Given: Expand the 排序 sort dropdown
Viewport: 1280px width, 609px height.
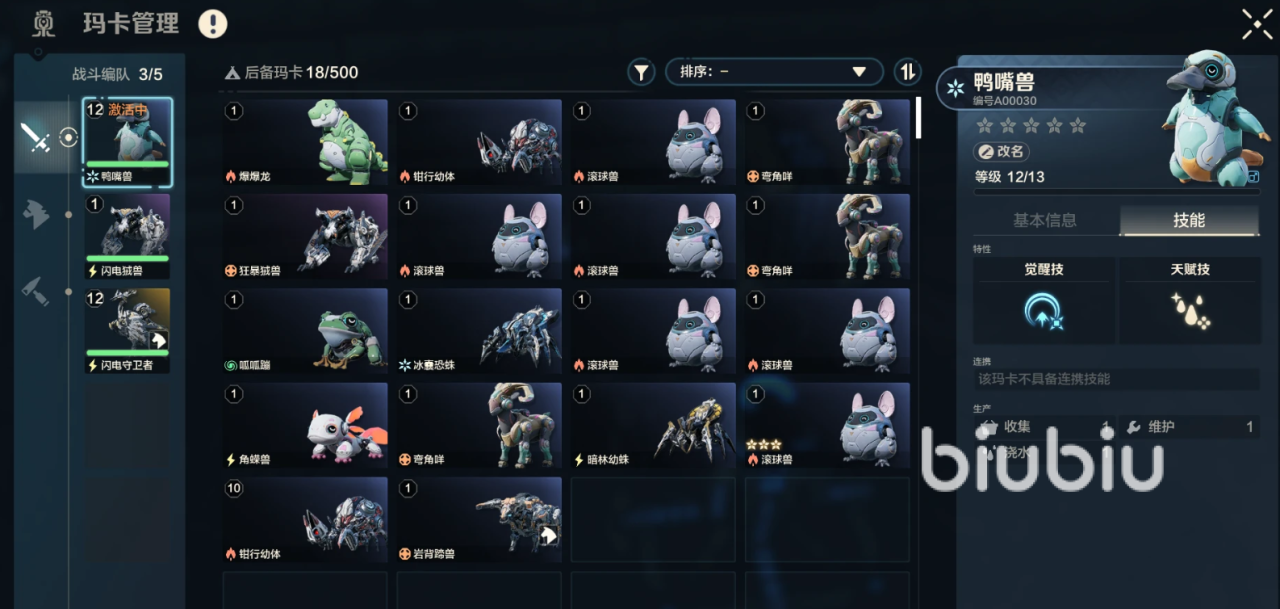Looking at the screenshot, I should [773, 72].
